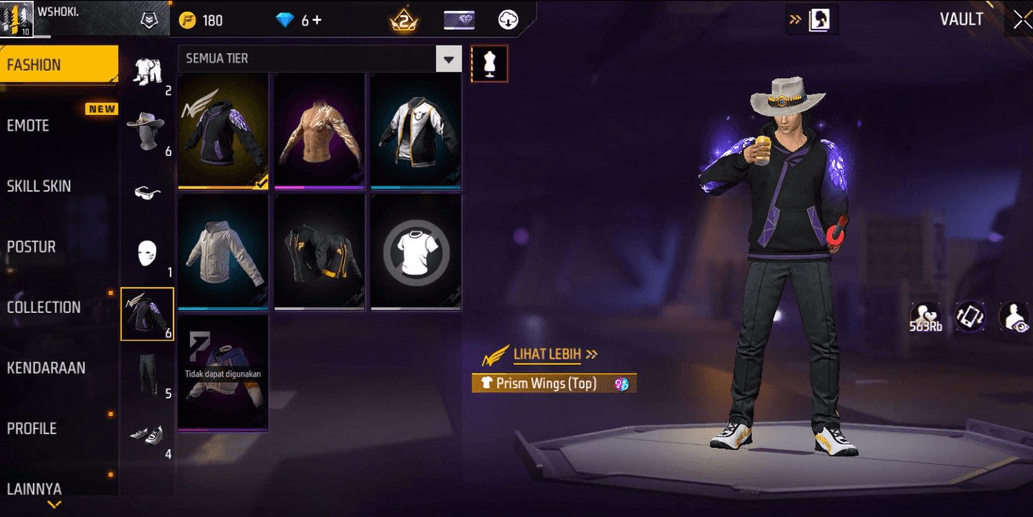
Task: Choose the black and yellow F jacket
Action: tap(319, 253)
